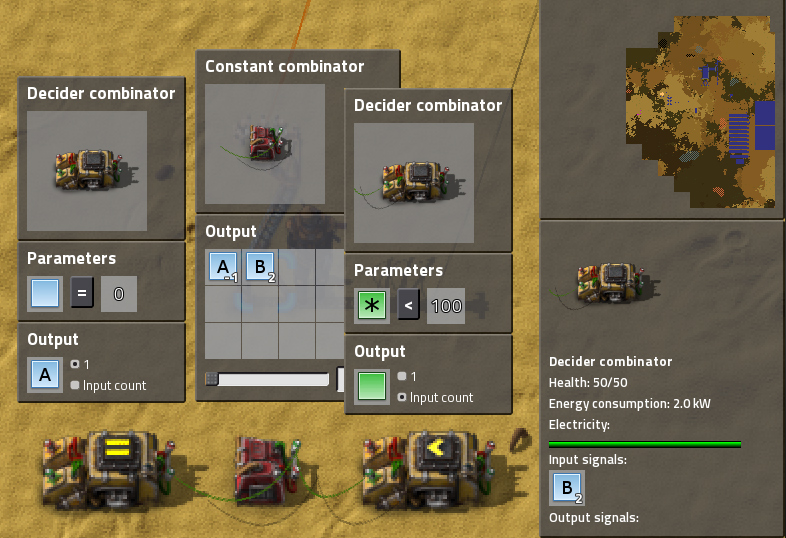Pick the signal A slot in constant combinator
The width and height of the screenshot is (786, 538).
[x=223, y=268]
